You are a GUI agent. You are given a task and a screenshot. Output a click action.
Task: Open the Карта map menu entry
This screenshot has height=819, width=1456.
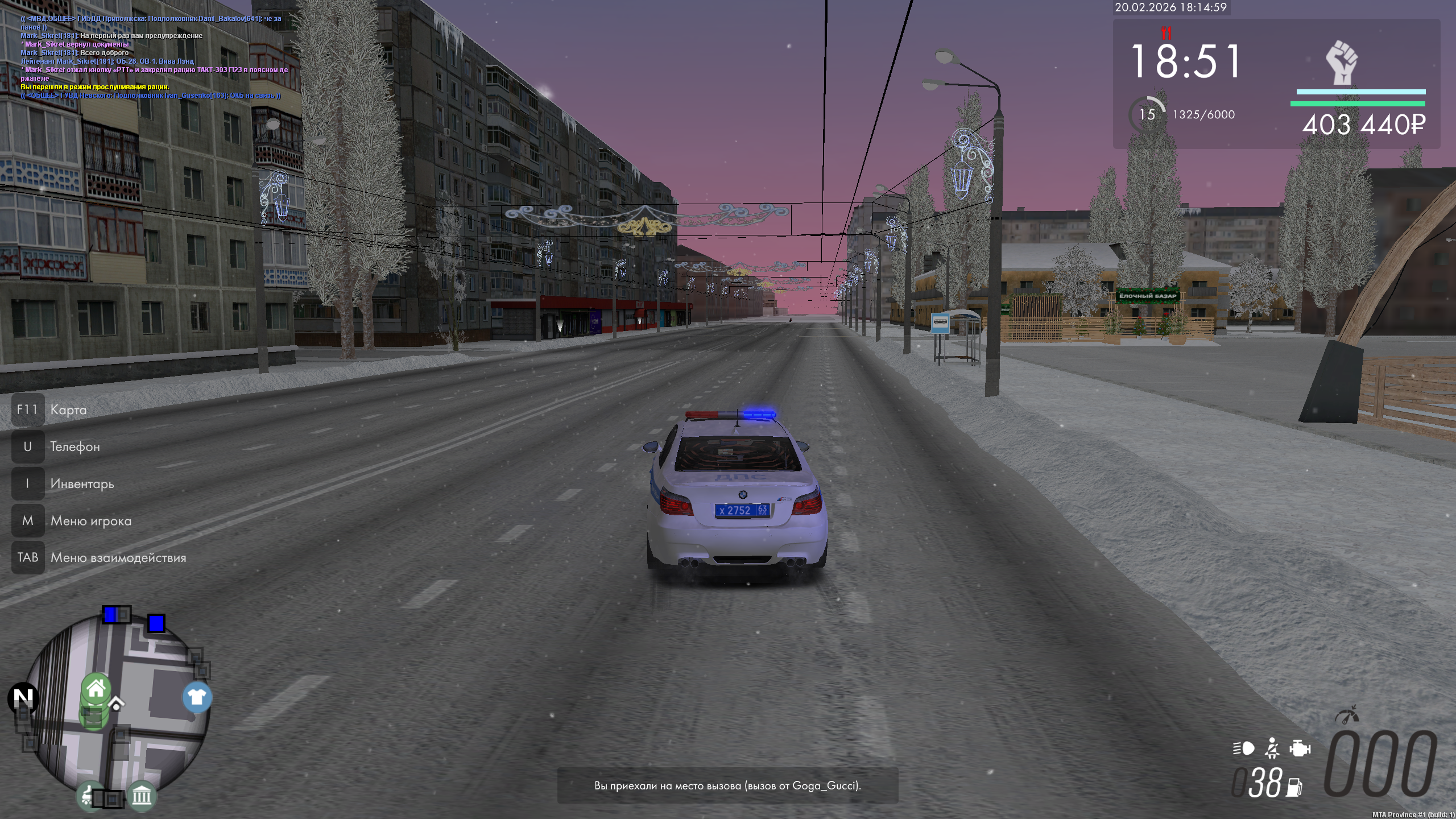[68, 409]
